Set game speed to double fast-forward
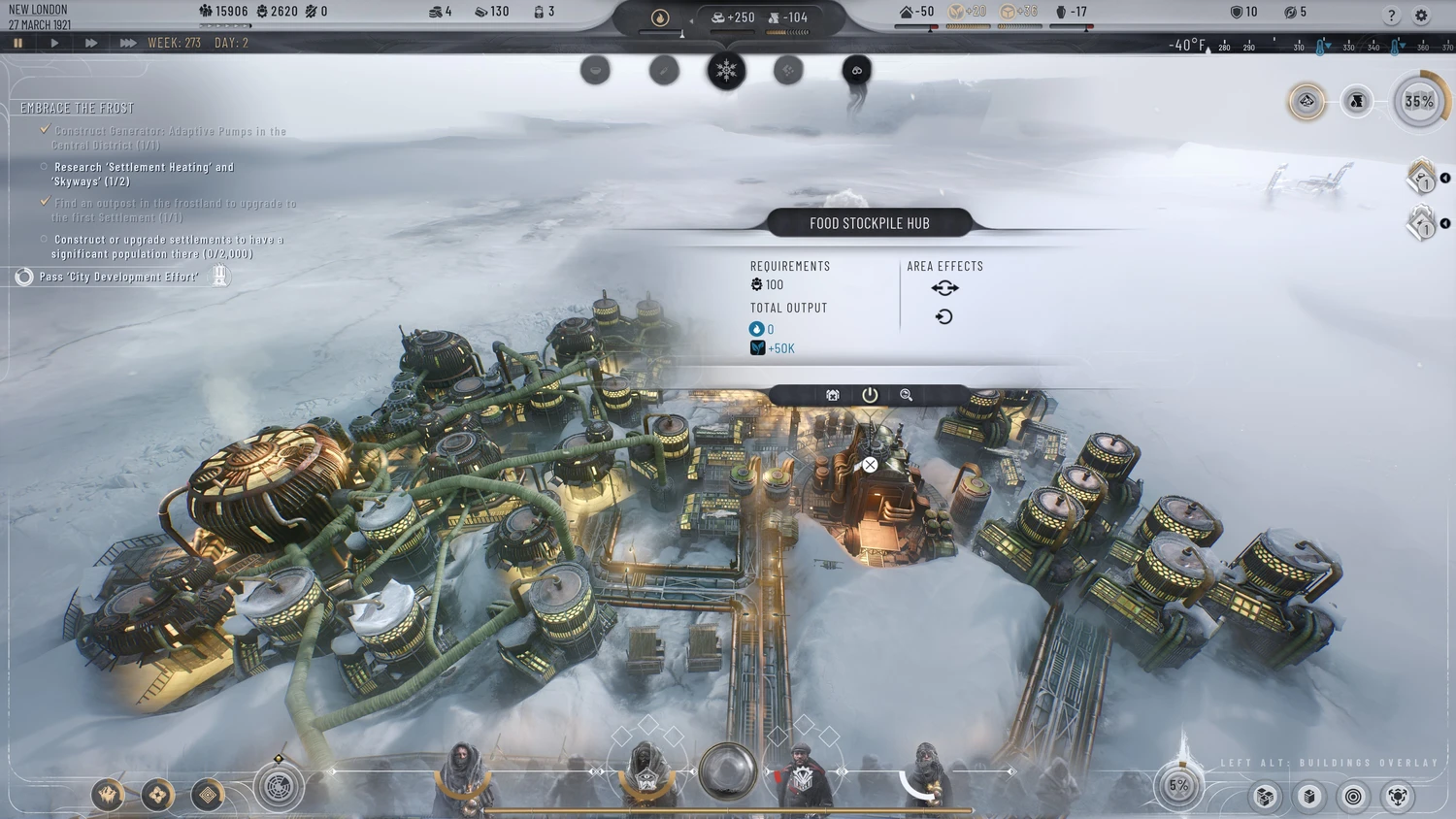 90,43
